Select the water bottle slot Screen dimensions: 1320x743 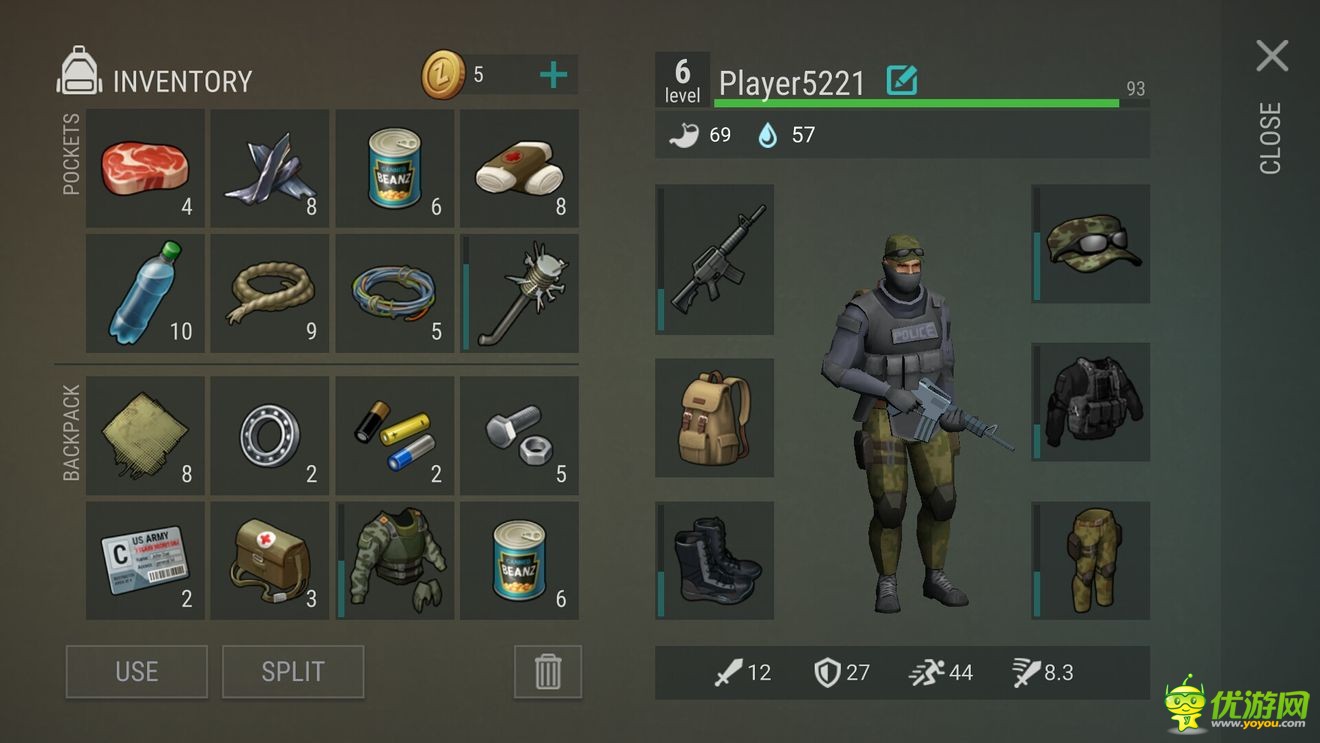pos(146,293)
